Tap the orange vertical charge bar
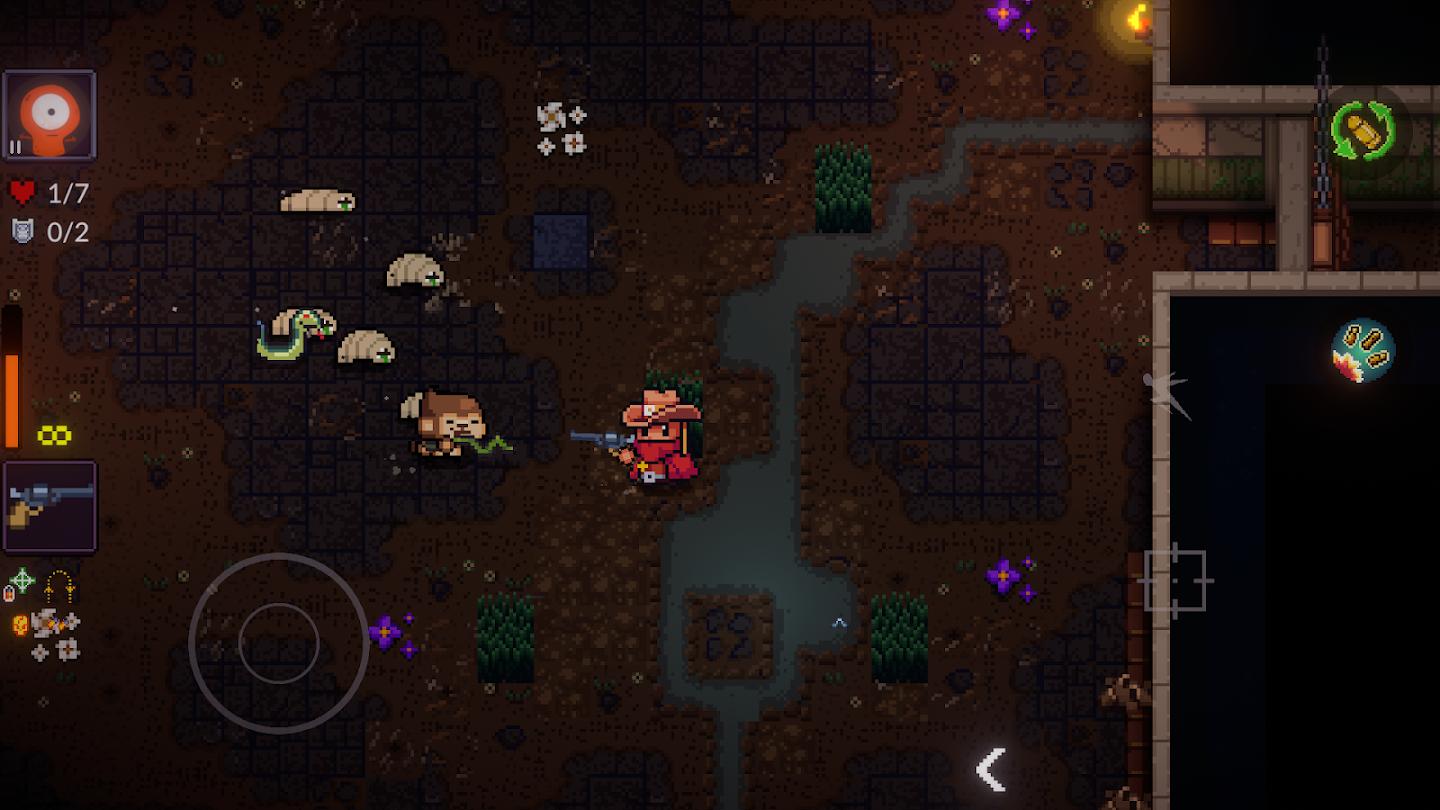Screen dimensions: 1440x810 [11, 380]
